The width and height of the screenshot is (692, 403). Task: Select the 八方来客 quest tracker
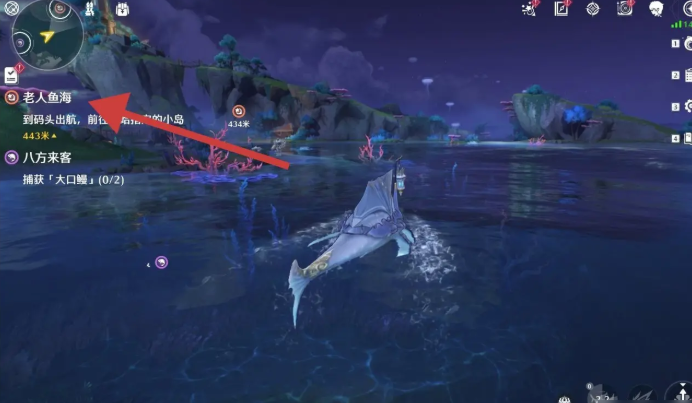(x=47, y=157)
